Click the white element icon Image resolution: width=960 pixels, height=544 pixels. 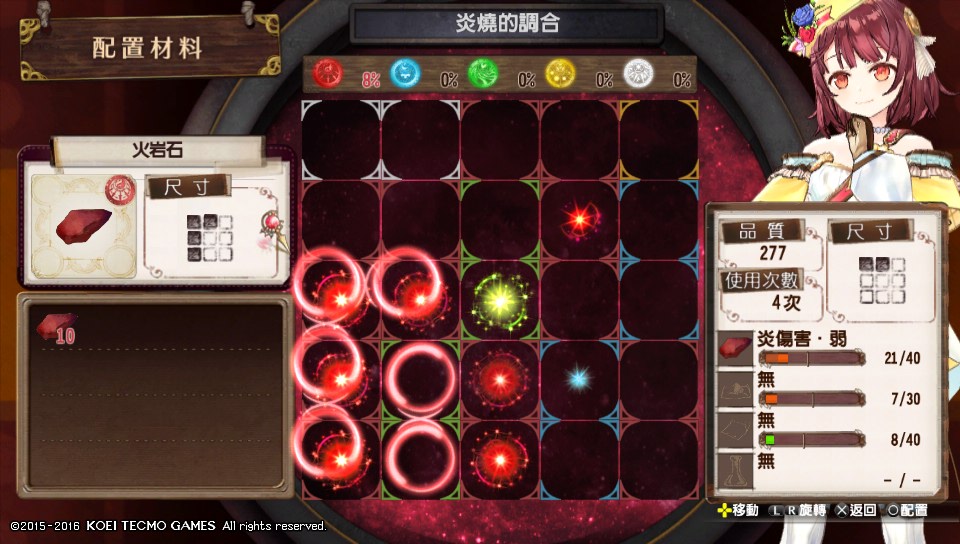(x=637, y=73)
